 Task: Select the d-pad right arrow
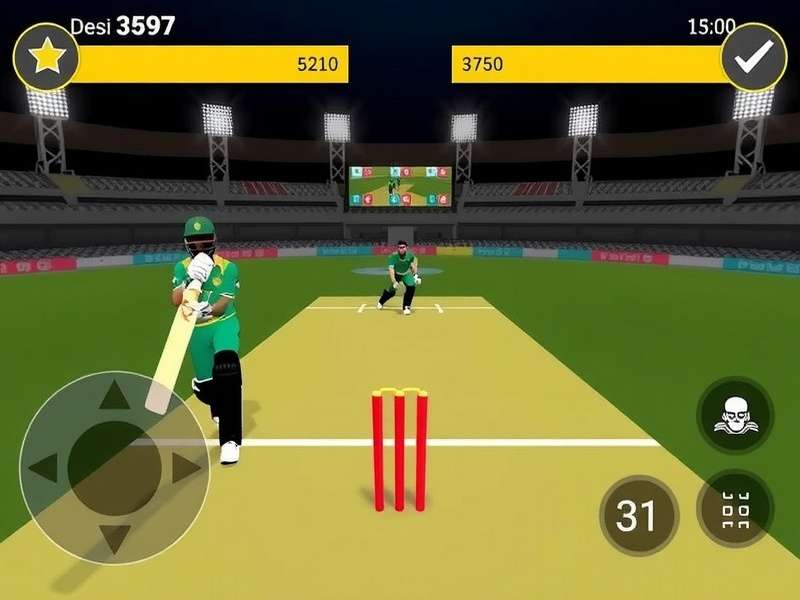[186, 467]
